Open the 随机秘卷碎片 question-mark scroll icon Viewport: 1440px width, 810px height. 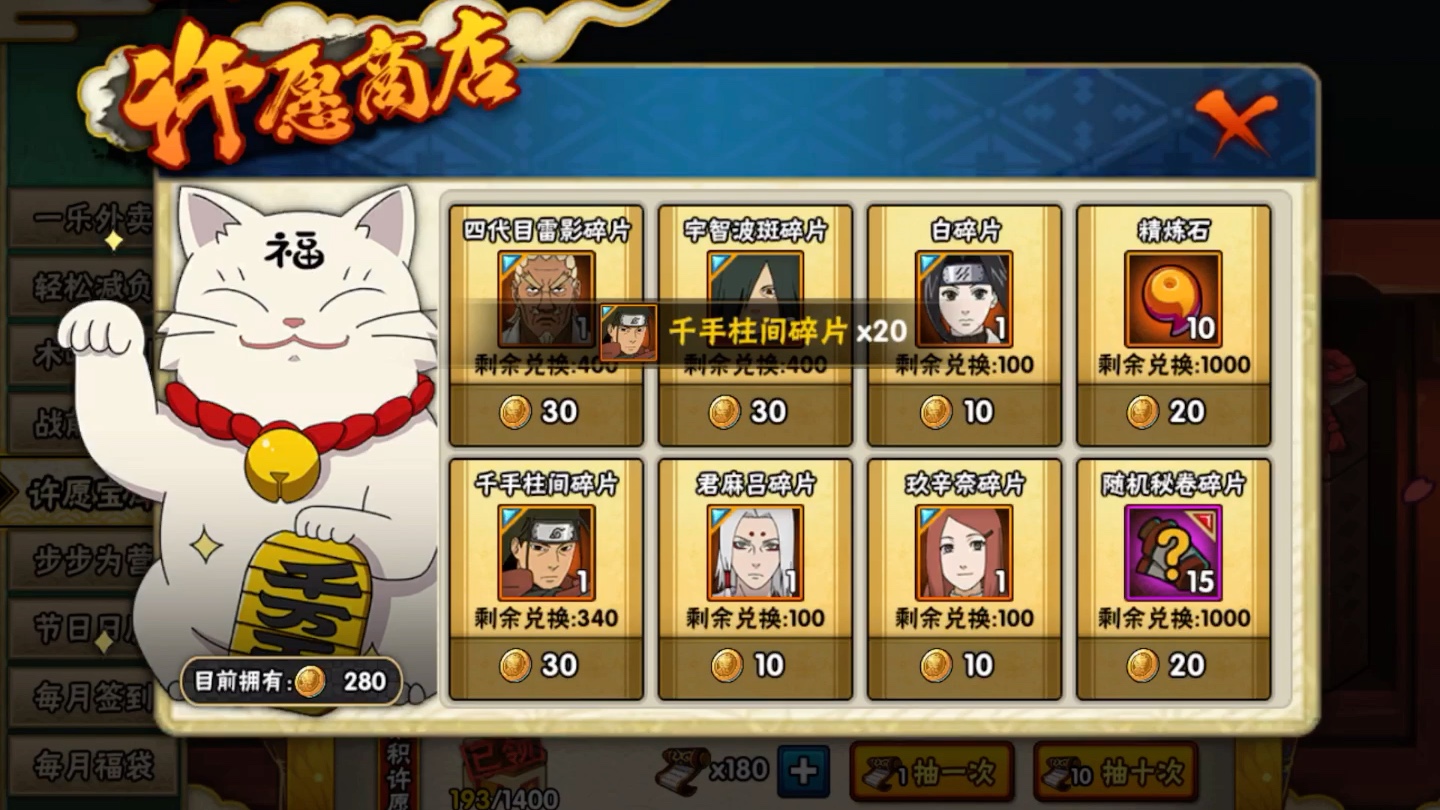(1172, 553)
